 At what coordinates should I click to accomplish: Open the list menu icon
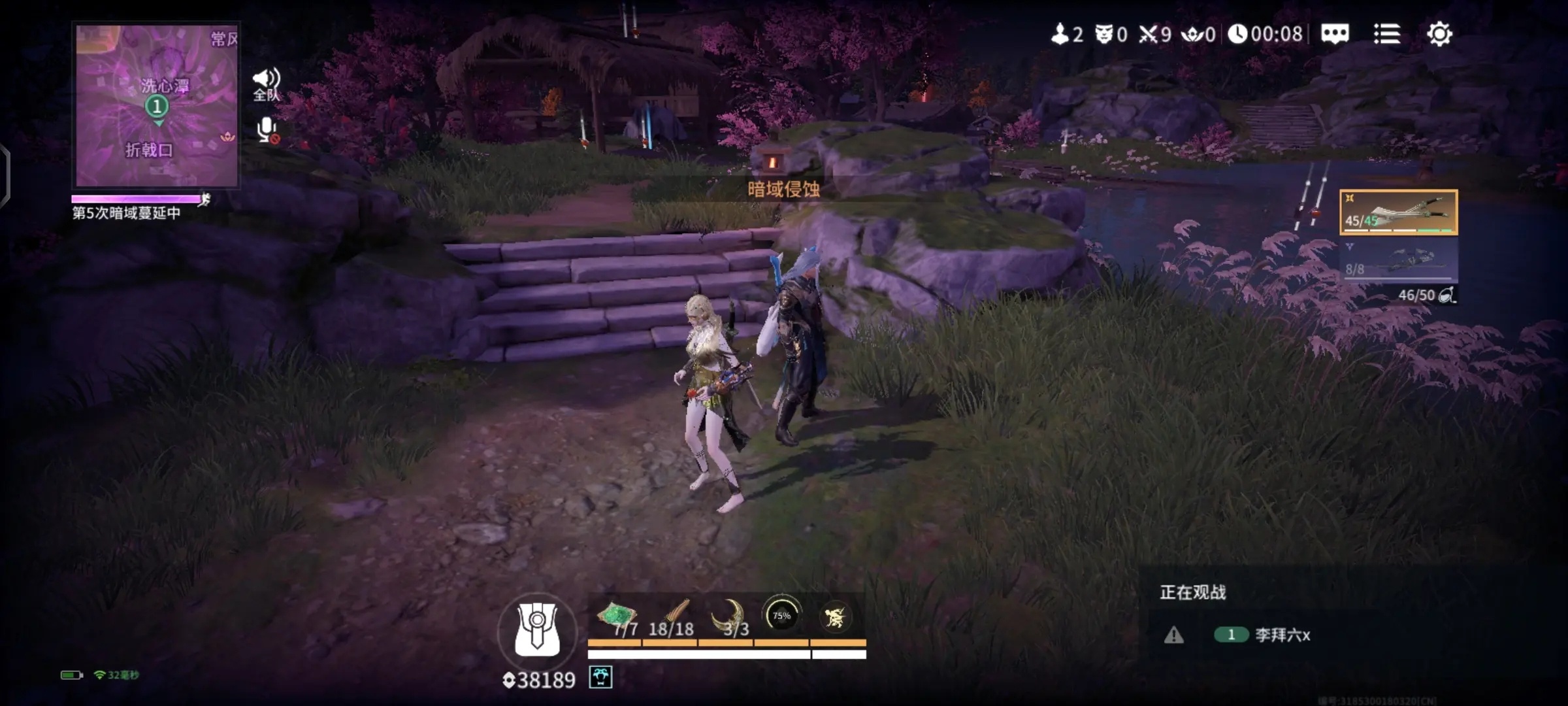click(x=1386, y=34)
